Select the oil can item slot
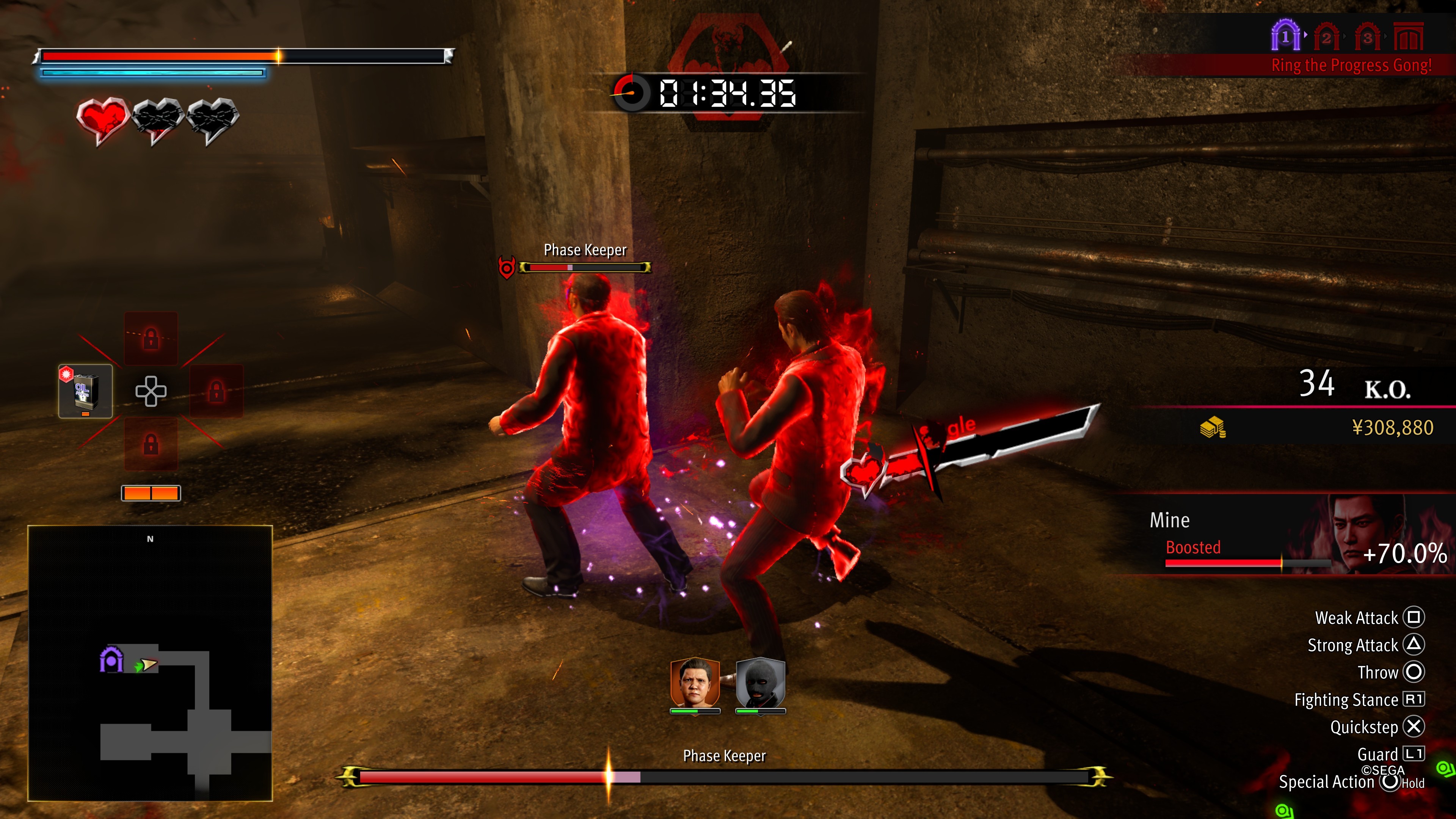This screenshot has width=1456, height=819. point(85,391)
